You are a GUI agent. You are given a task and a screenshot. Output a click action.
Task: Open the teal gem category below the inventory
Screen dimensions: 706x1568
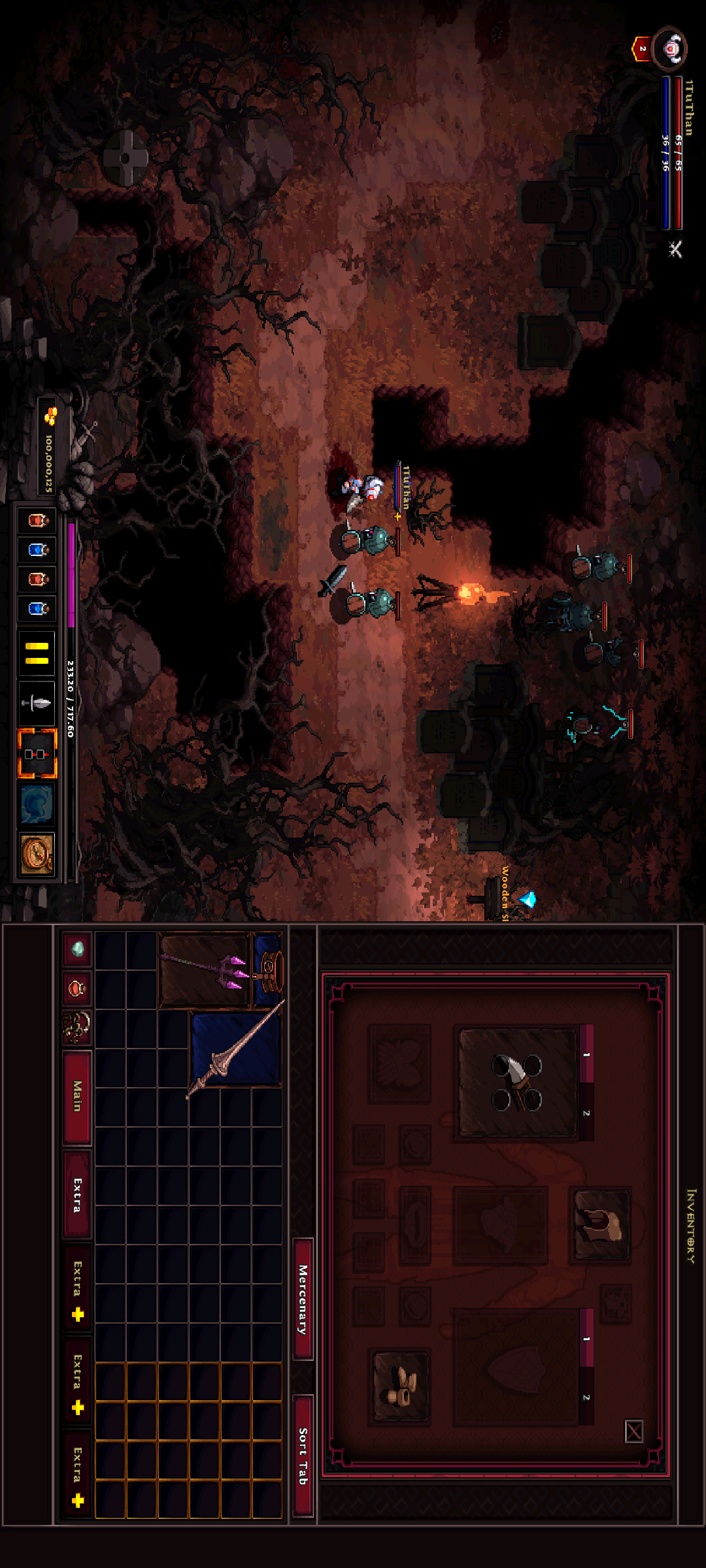[x=77, y=949]
